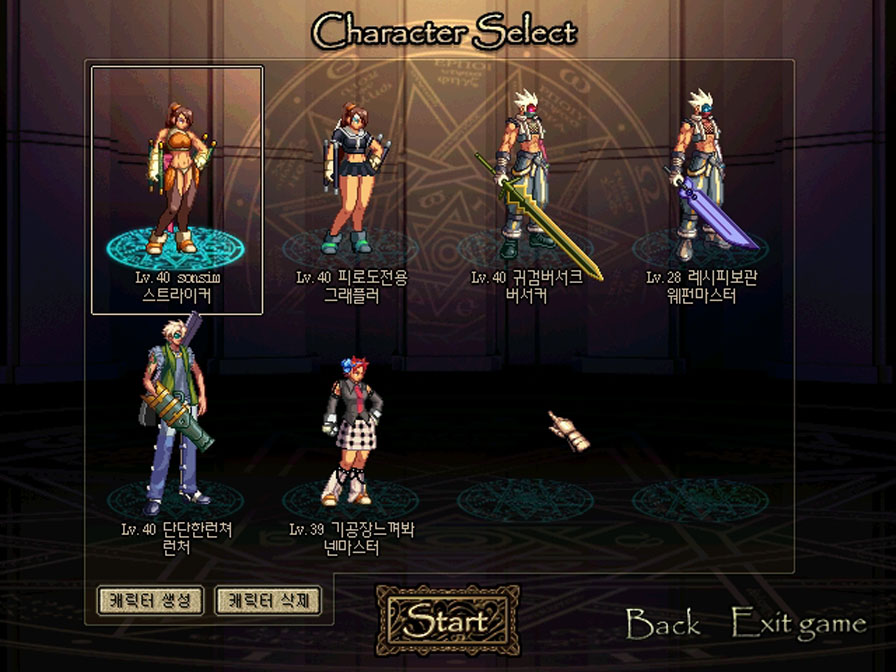Viewport: 896px width, 672px height.
Task: Select the Lv.40 스트라이커 character
Action: click(177, 180)
